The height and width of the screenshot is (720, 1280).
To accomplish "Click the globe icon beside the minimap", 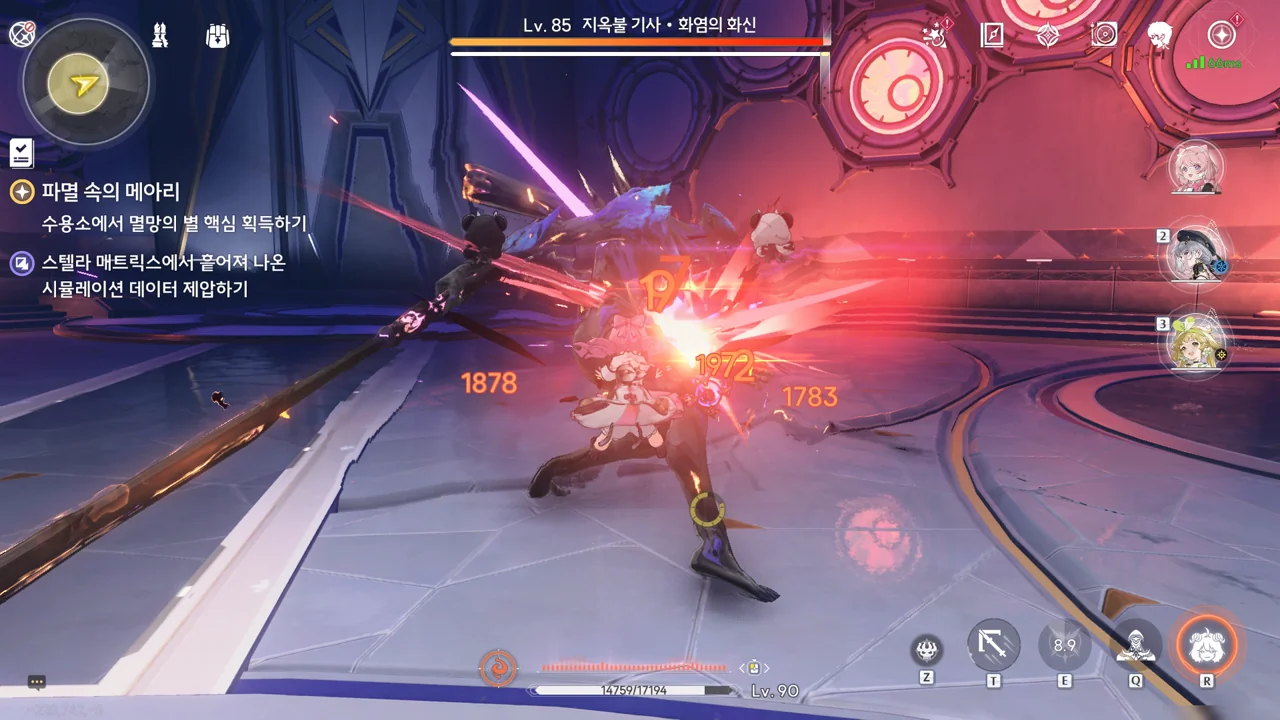I will click(x=22, y=34).
